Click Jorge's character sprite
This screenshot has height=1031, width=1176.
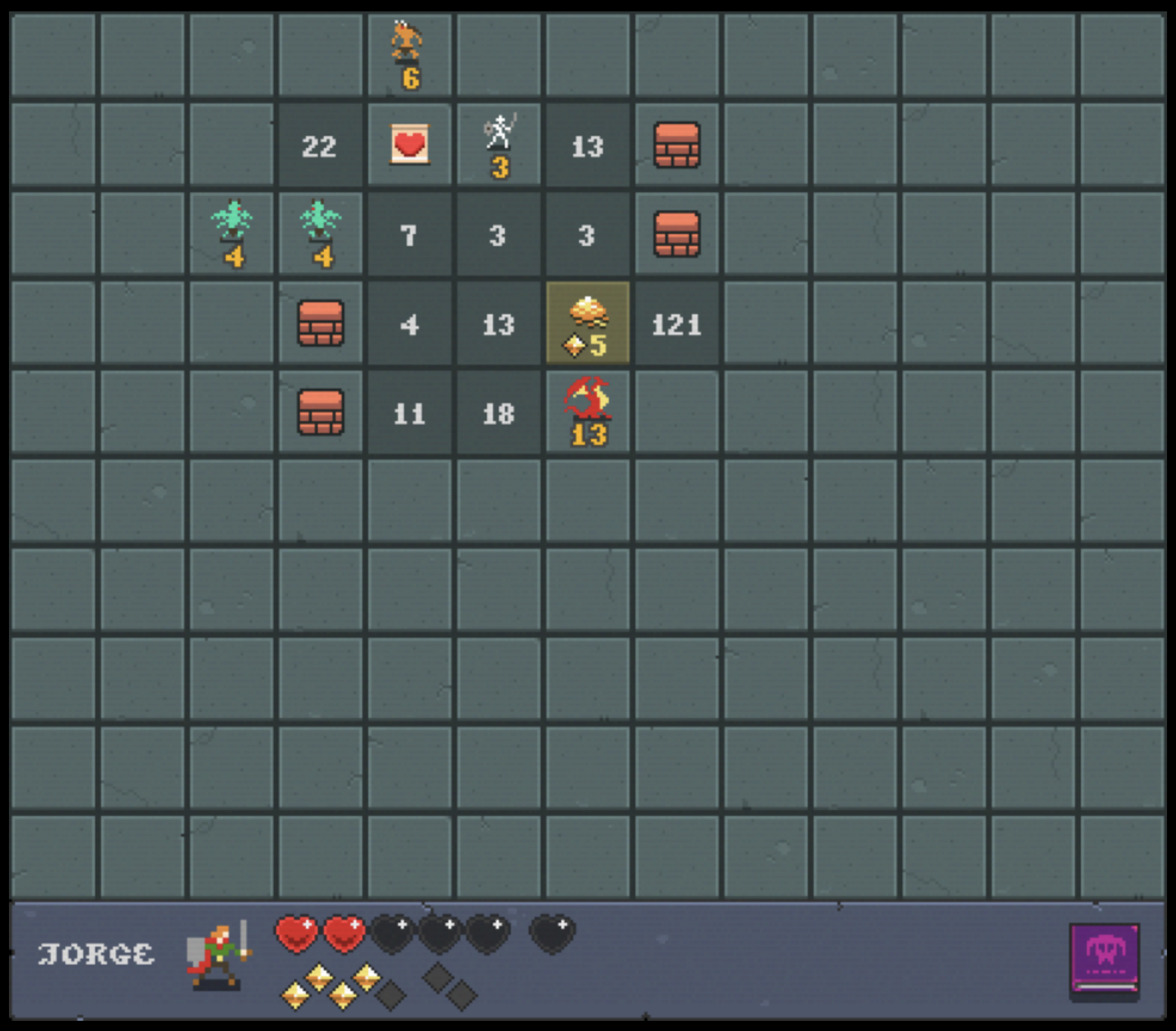(x=217, y=956)
